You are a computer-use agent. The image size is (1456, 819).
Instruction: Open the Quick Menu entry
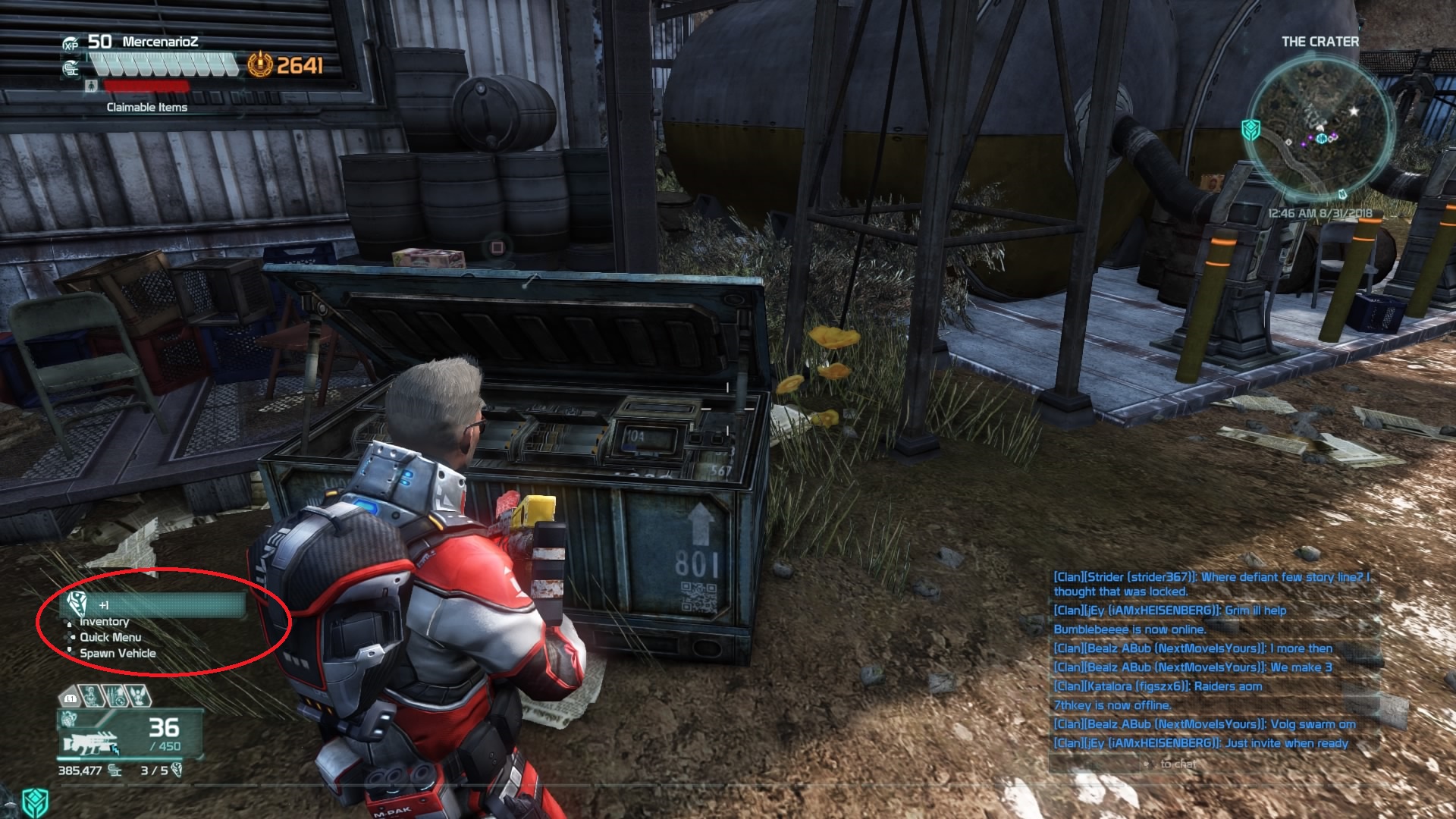110,638
